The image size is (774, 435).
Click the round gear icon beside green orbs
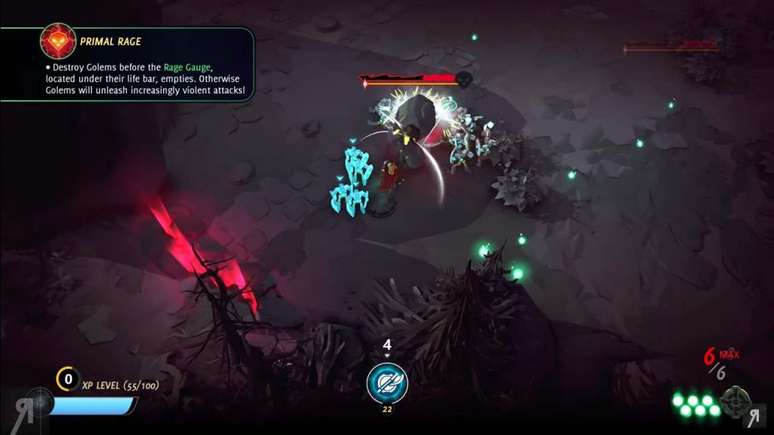[735, 401]
